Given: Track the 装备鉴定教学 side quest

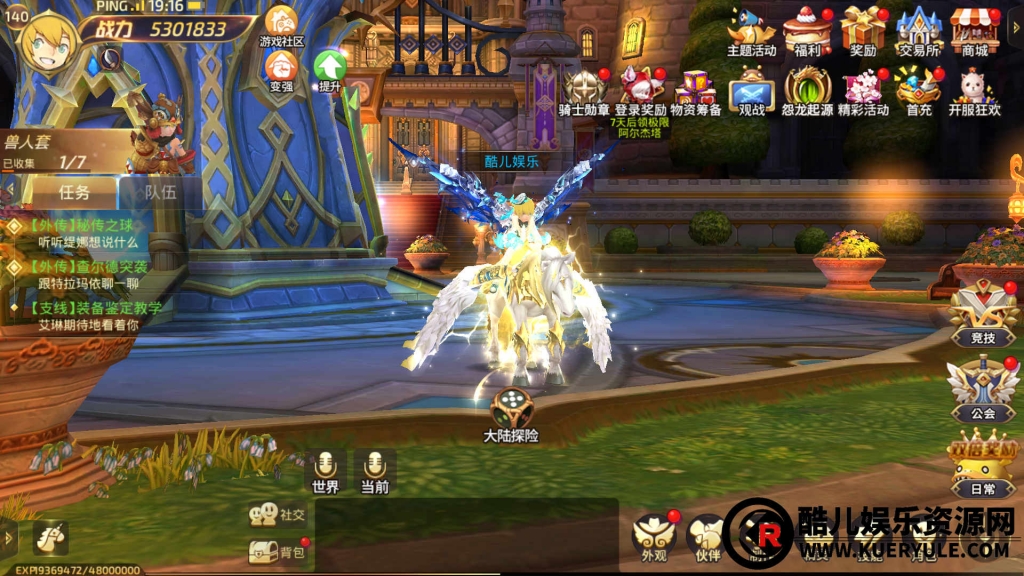Looking at the screenshot, I should [88, 315].
